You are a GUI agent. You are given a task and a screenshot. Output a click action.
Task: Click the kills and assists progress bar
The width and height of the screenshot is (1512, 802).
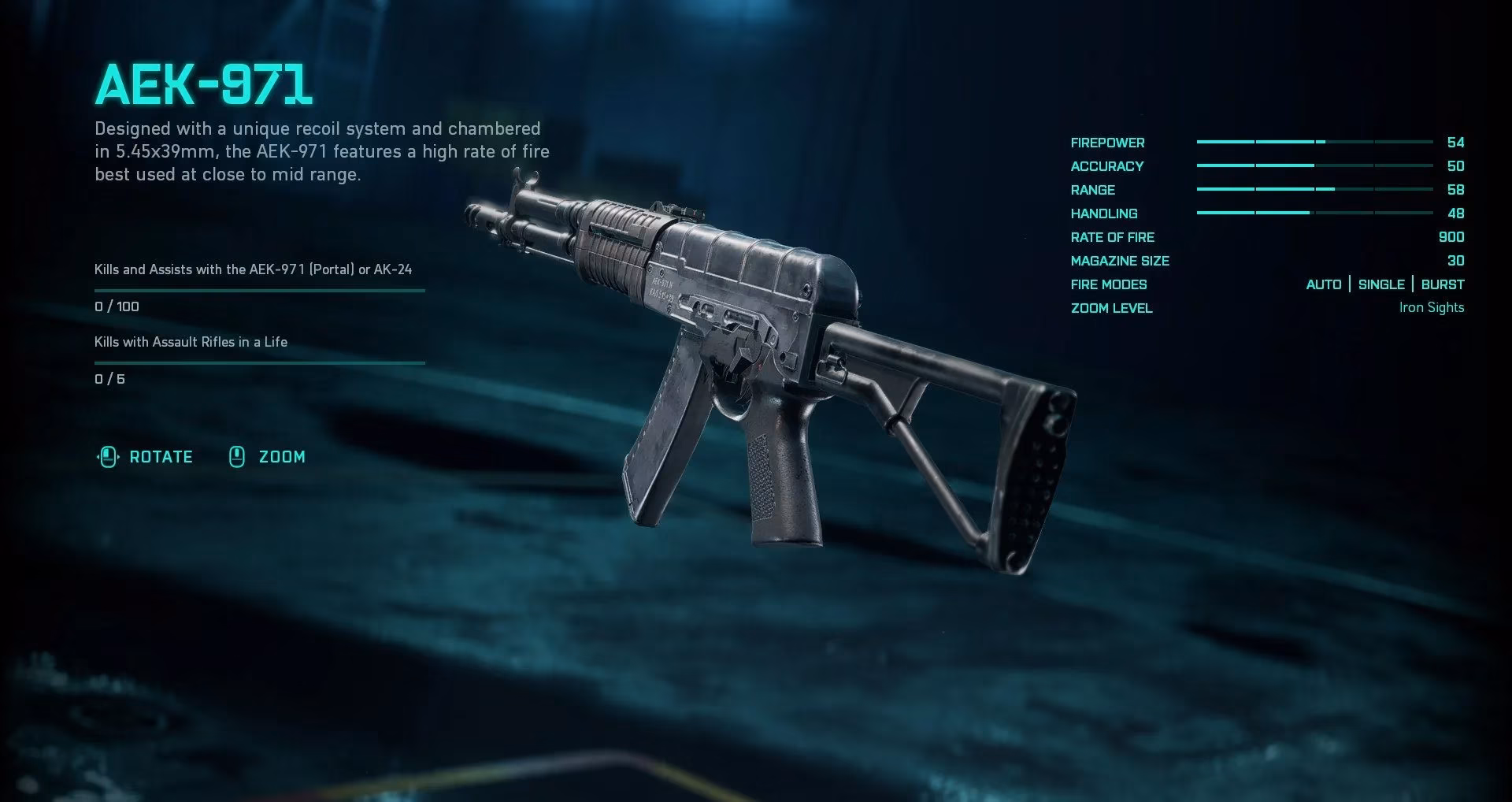(x=260, y=289)
